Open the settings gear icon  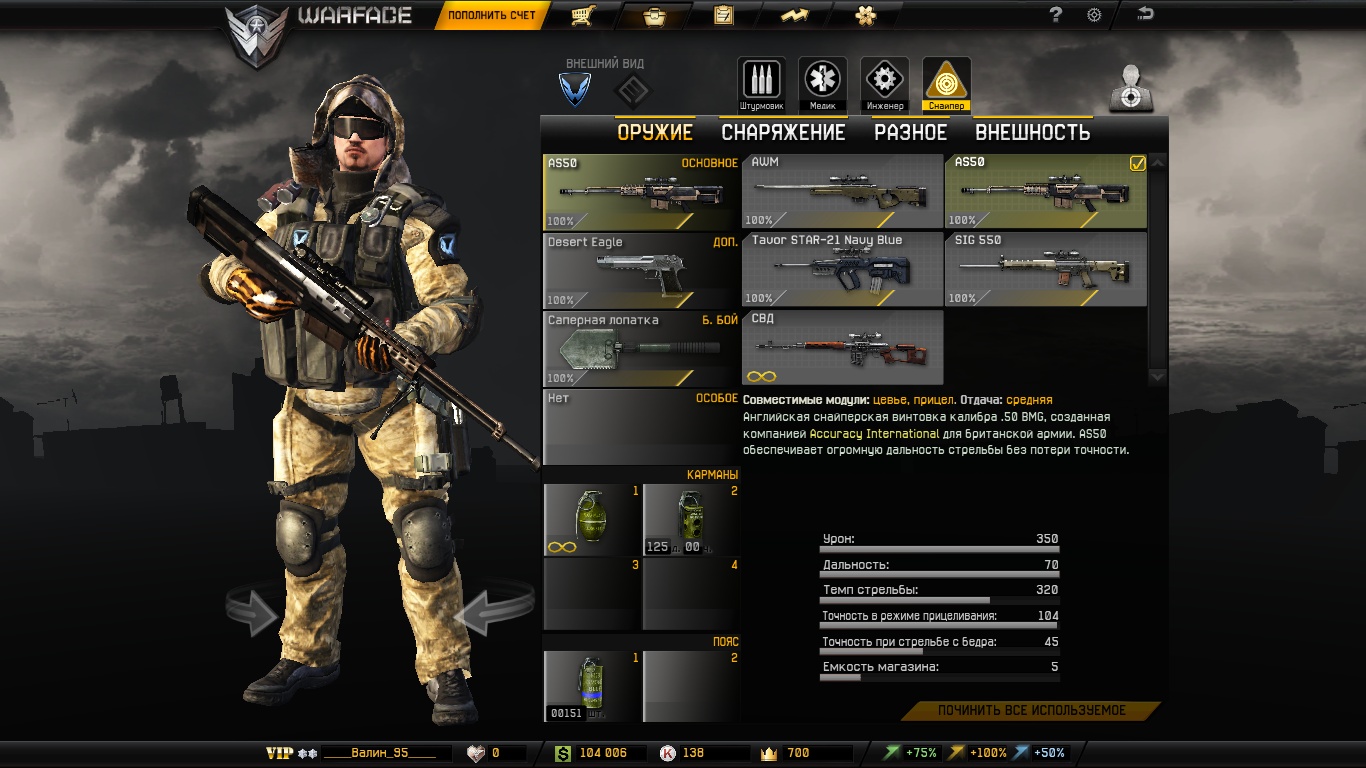pyautogui.click(x=1094, y=15)
